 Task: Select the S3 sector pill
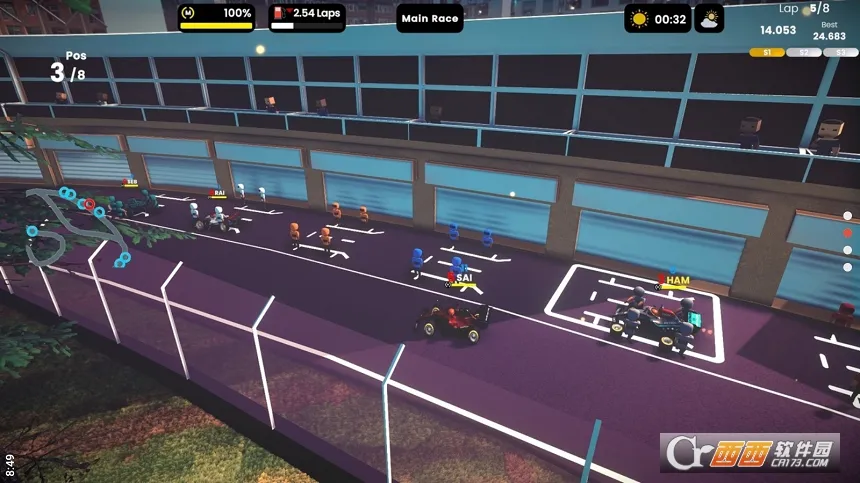[841, 52]
